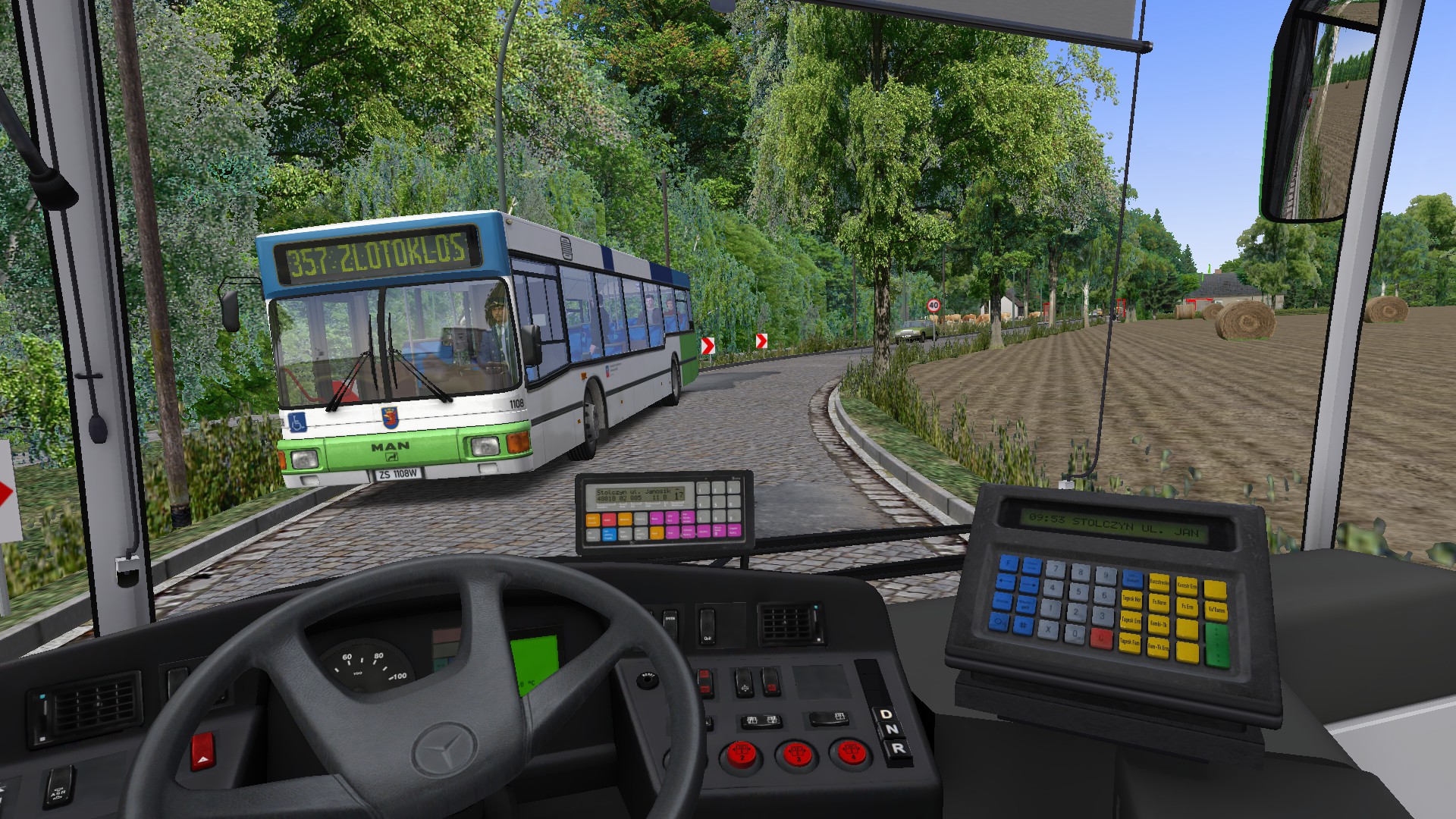Choose the yellow Fs Norm ticket key
This screenshot has width=1456, height=819.
1159,603
